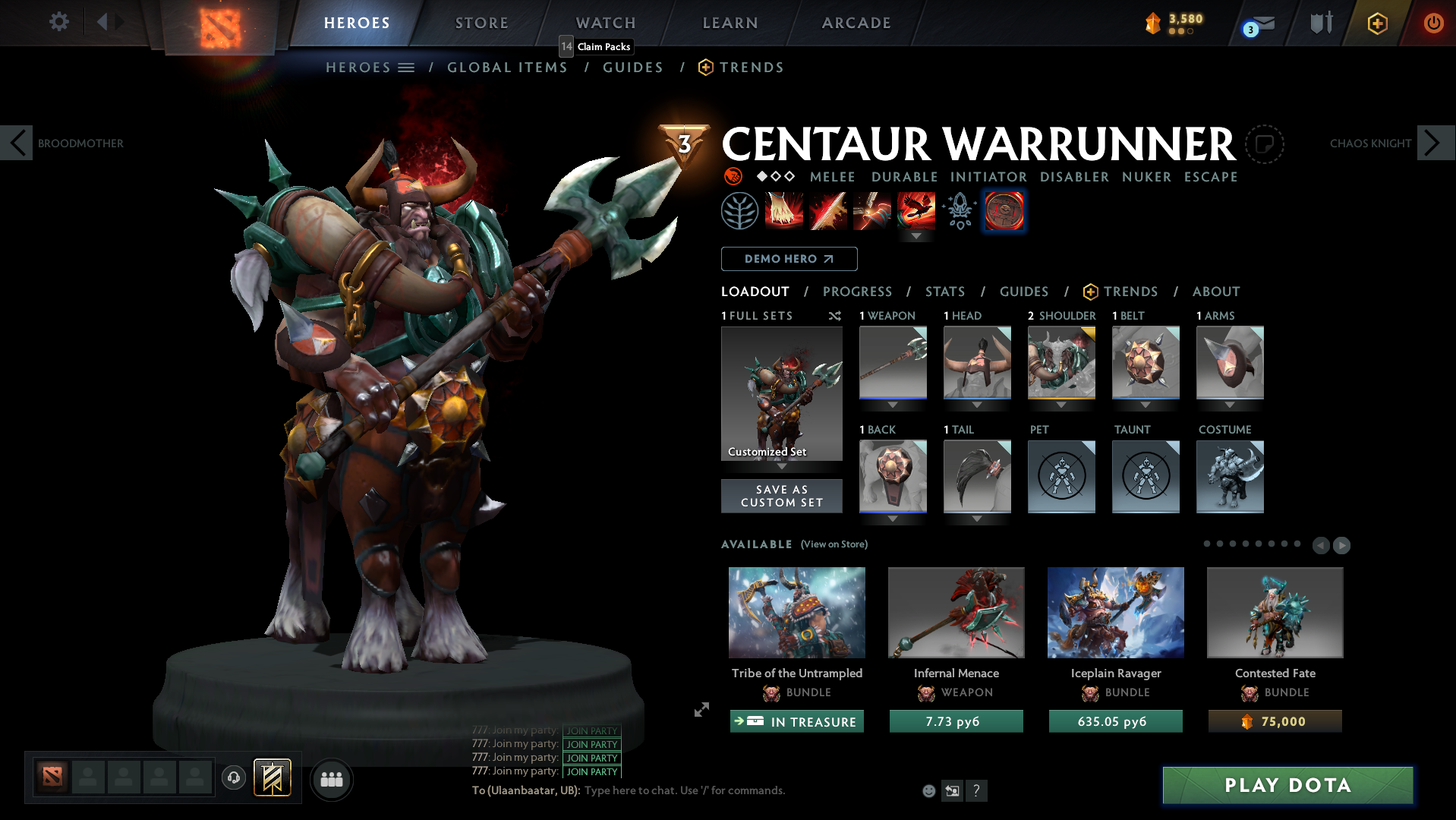Image resolution: width=1456 pixels, height=820 pixels.
Task: Expand the Stampede ability details arrow
Action: 916,236
